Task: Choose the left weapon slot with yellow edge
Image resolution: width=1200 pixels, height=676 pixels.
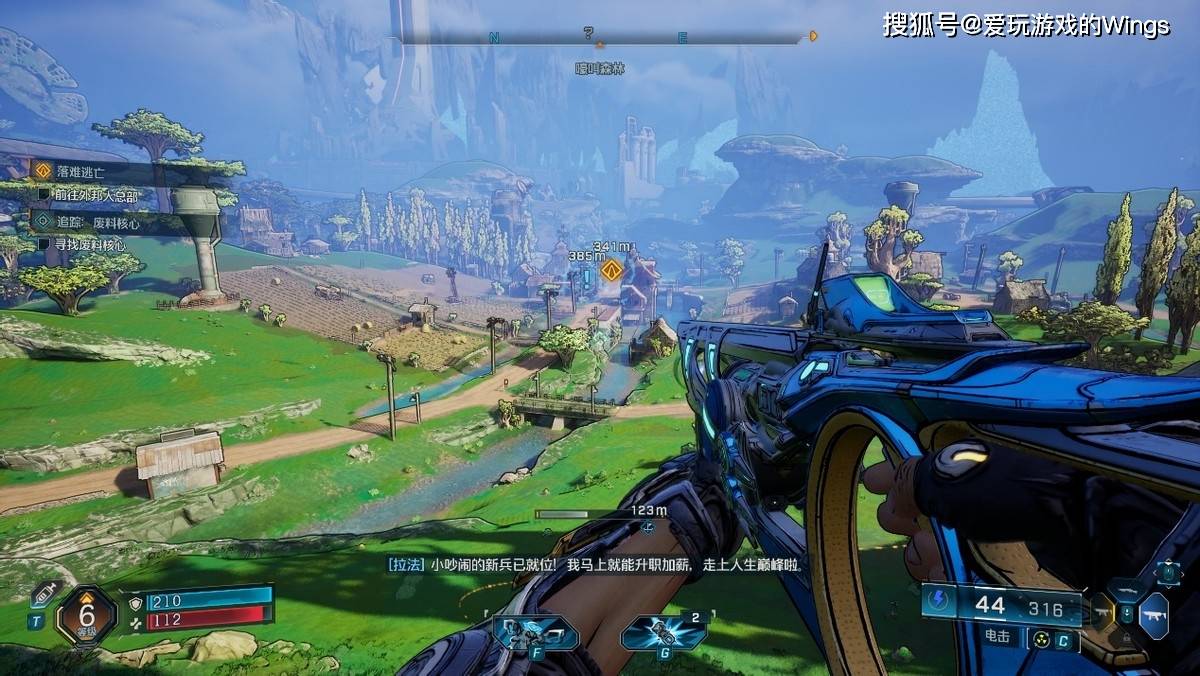Action: point(1100,612)
